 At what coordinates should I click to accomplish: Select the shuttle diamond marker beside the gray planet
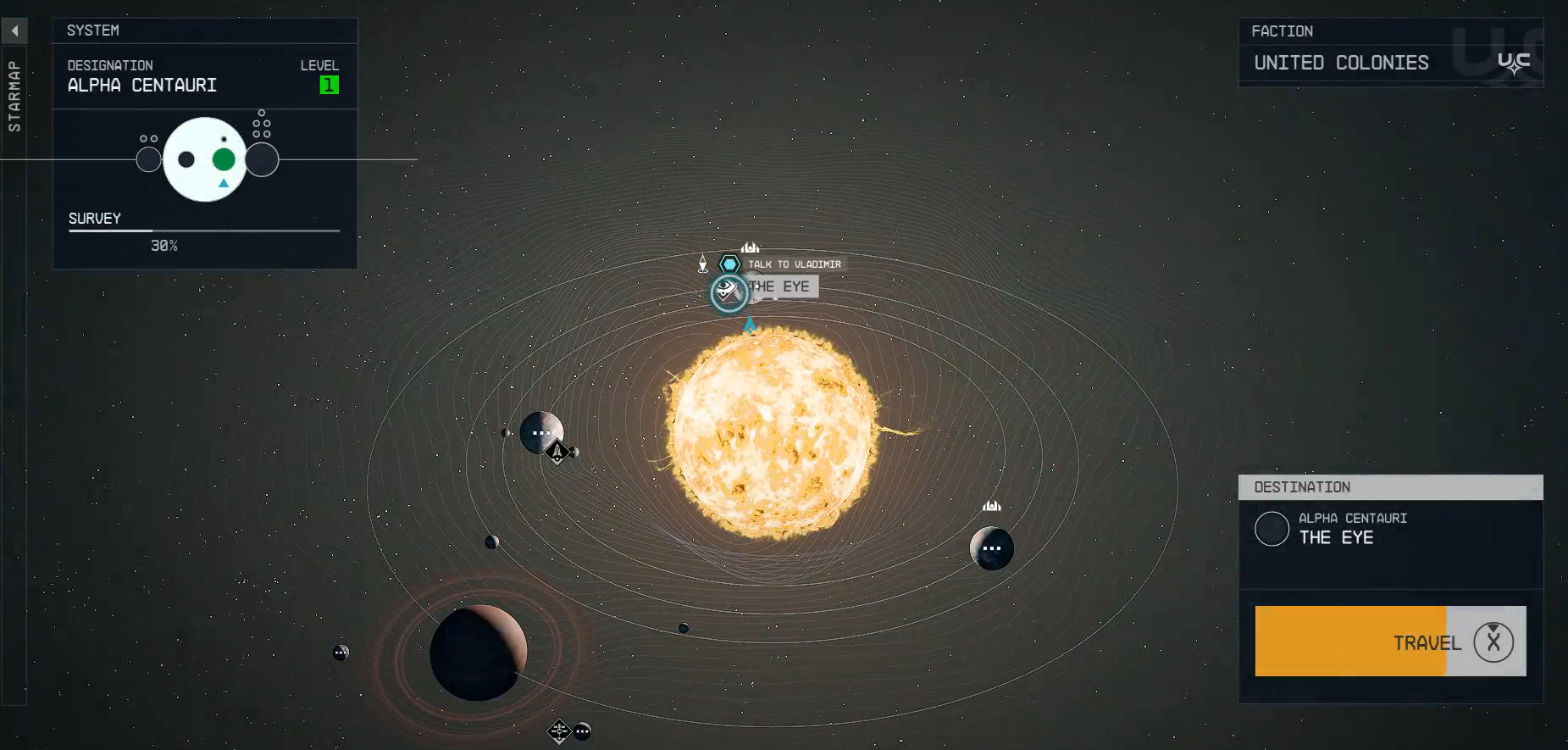557,453
